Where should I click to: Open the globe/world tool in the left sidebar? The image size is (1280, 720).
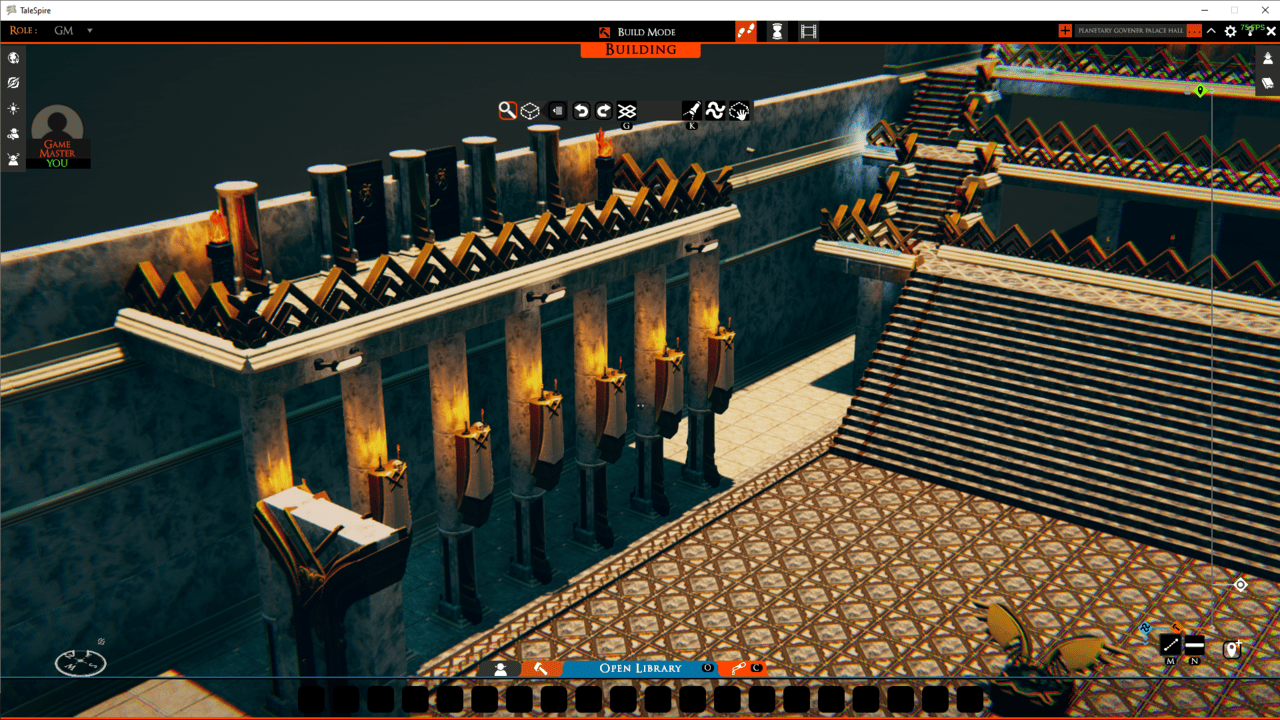13,57
